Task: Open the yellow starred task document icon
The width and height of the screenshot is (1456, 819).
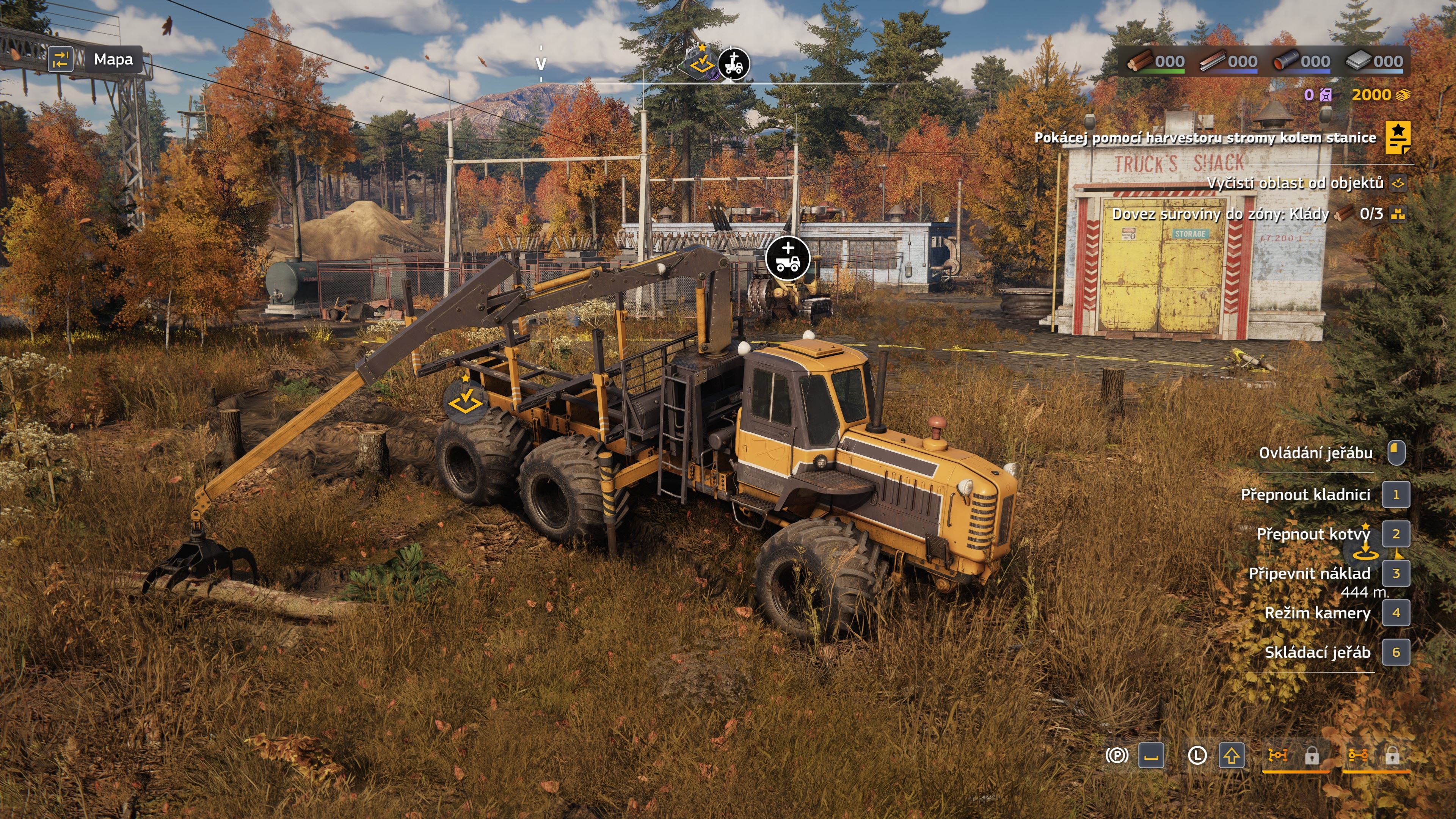Action: coord(1397,137)
